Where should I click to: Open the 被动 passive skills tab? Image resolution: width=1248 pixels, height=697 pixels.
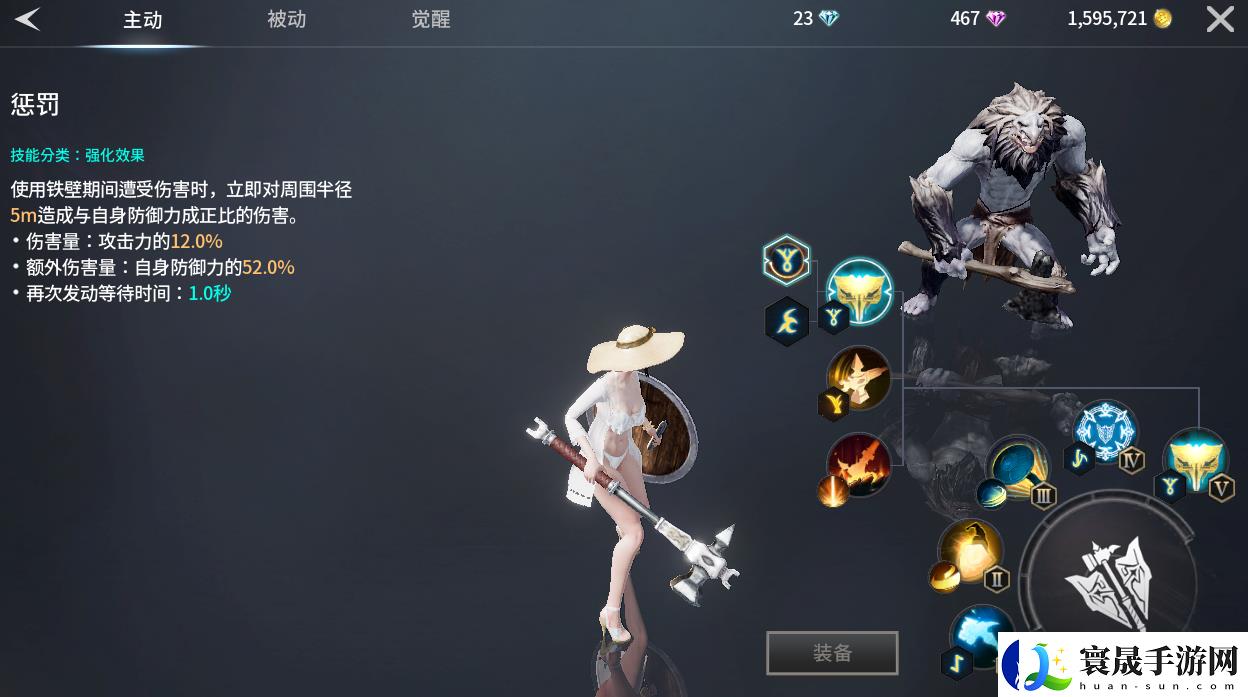click(x=286, y=20)
